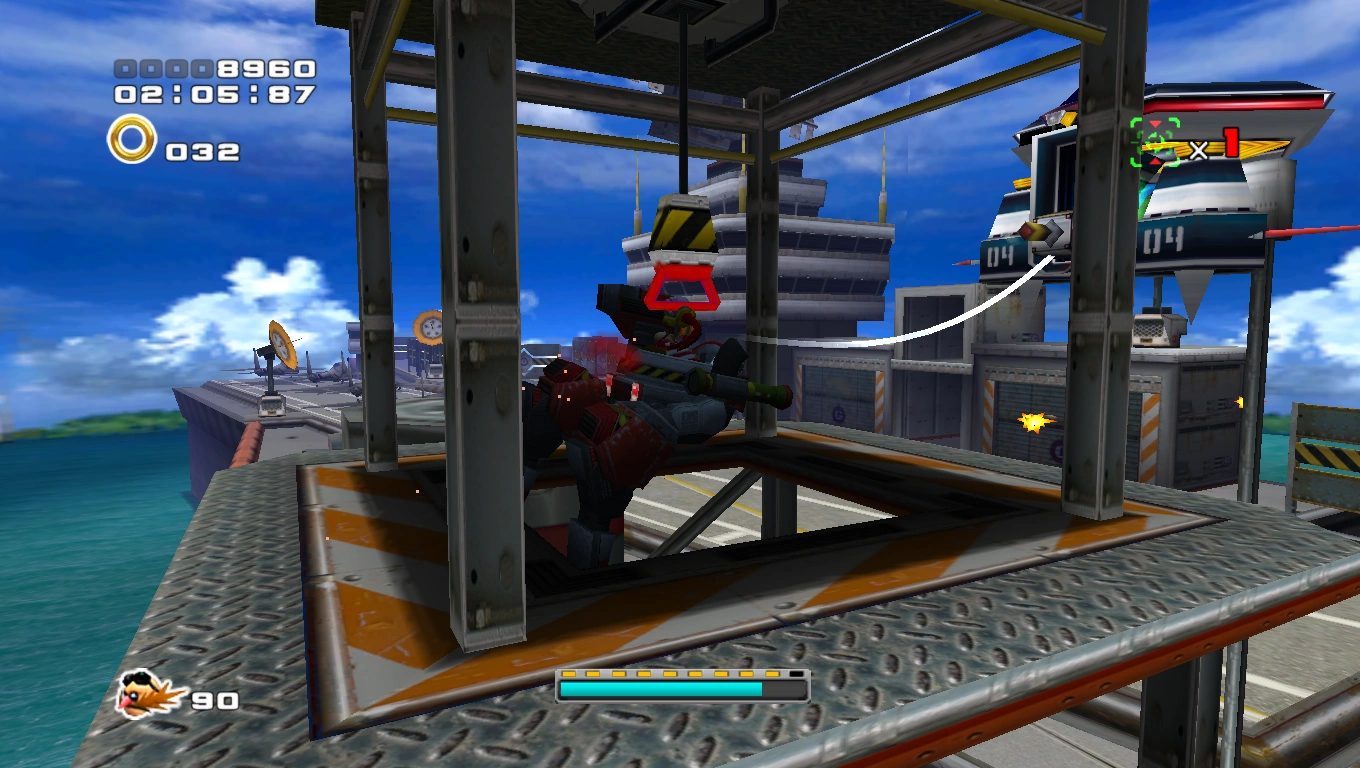Image resolution: width=1360 pixels, height=768 pixels.
Task: Click the gold ring counter icon
Action: [x=132, y=140]
